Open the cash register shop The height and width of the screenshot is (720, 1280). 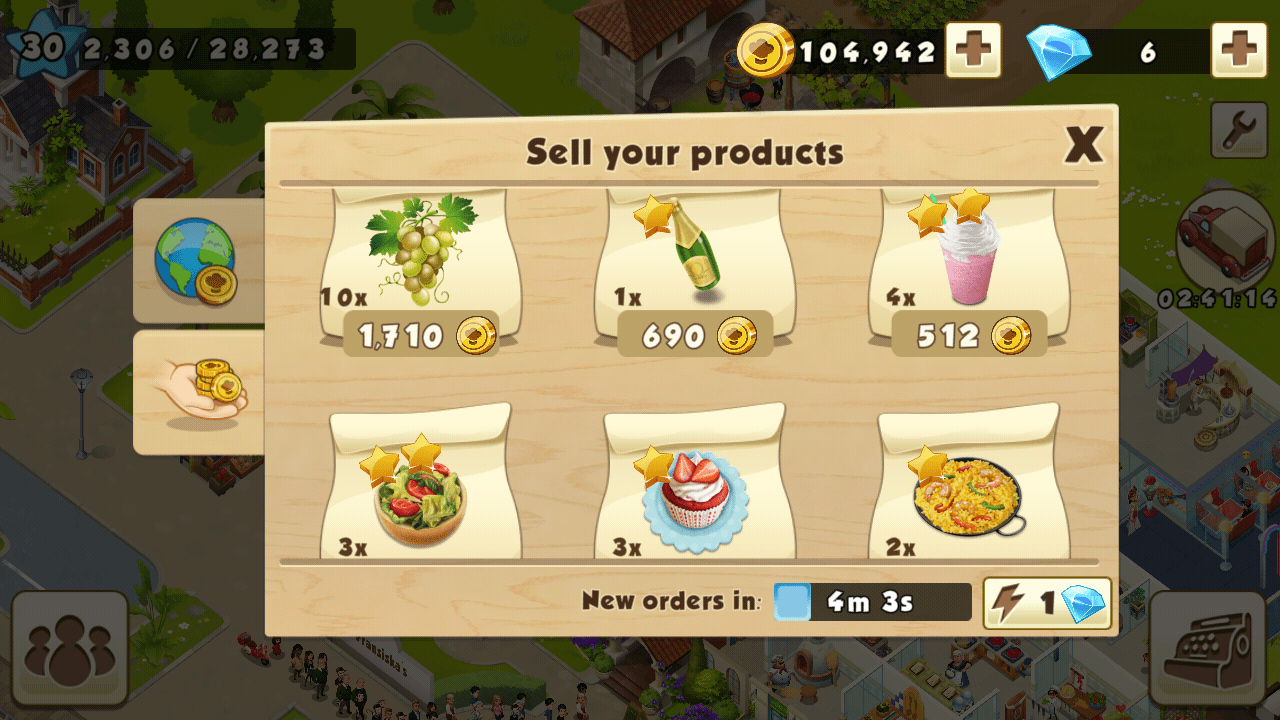pos(1207,646)
